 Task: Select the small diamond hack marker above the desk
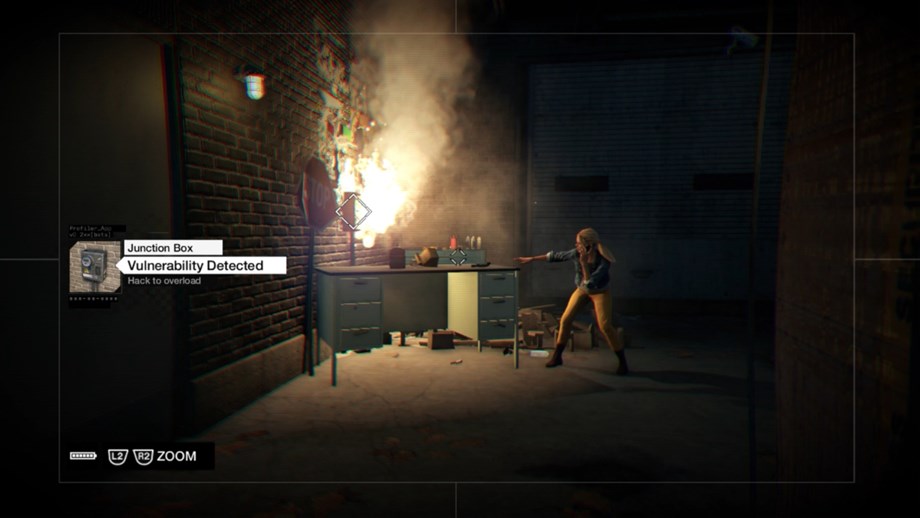tap(457, 257)
